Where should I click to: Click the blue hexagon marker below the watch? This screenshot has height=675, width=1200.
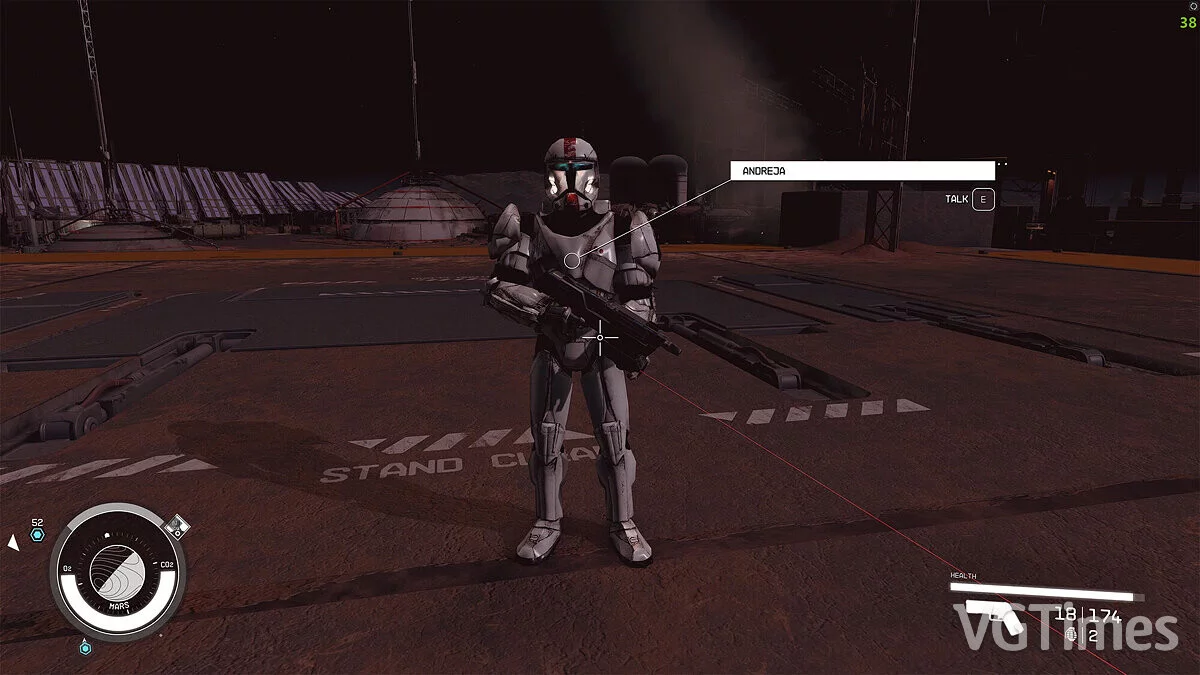click(x=85, y=648)
